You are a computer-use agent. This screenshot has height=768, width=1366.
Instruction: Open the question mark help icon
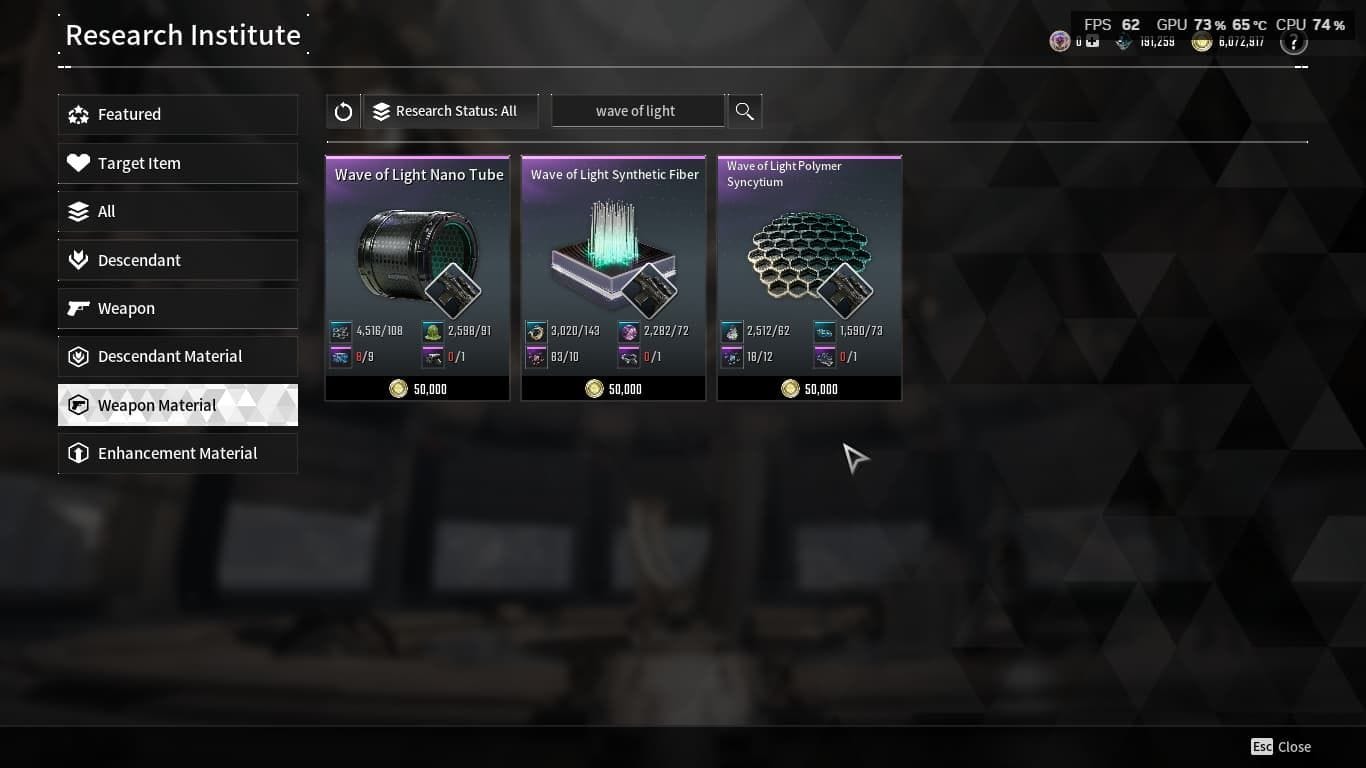point(1294,41)
